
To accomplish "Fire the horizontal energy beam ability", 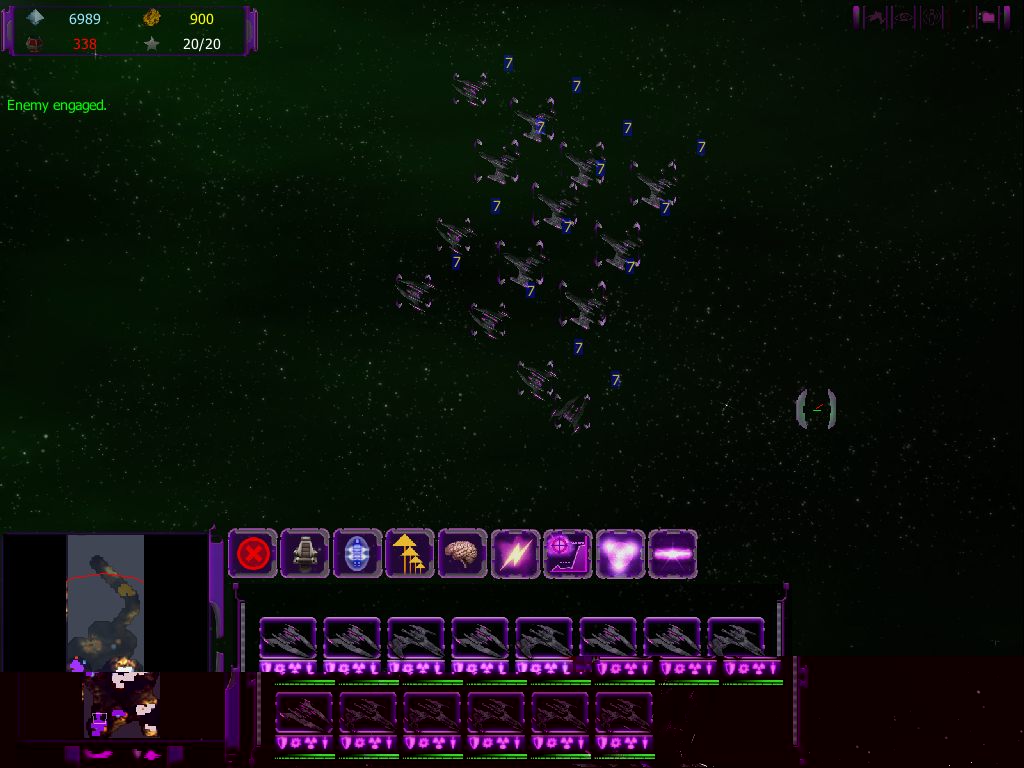I will click(x=672, y=553).
